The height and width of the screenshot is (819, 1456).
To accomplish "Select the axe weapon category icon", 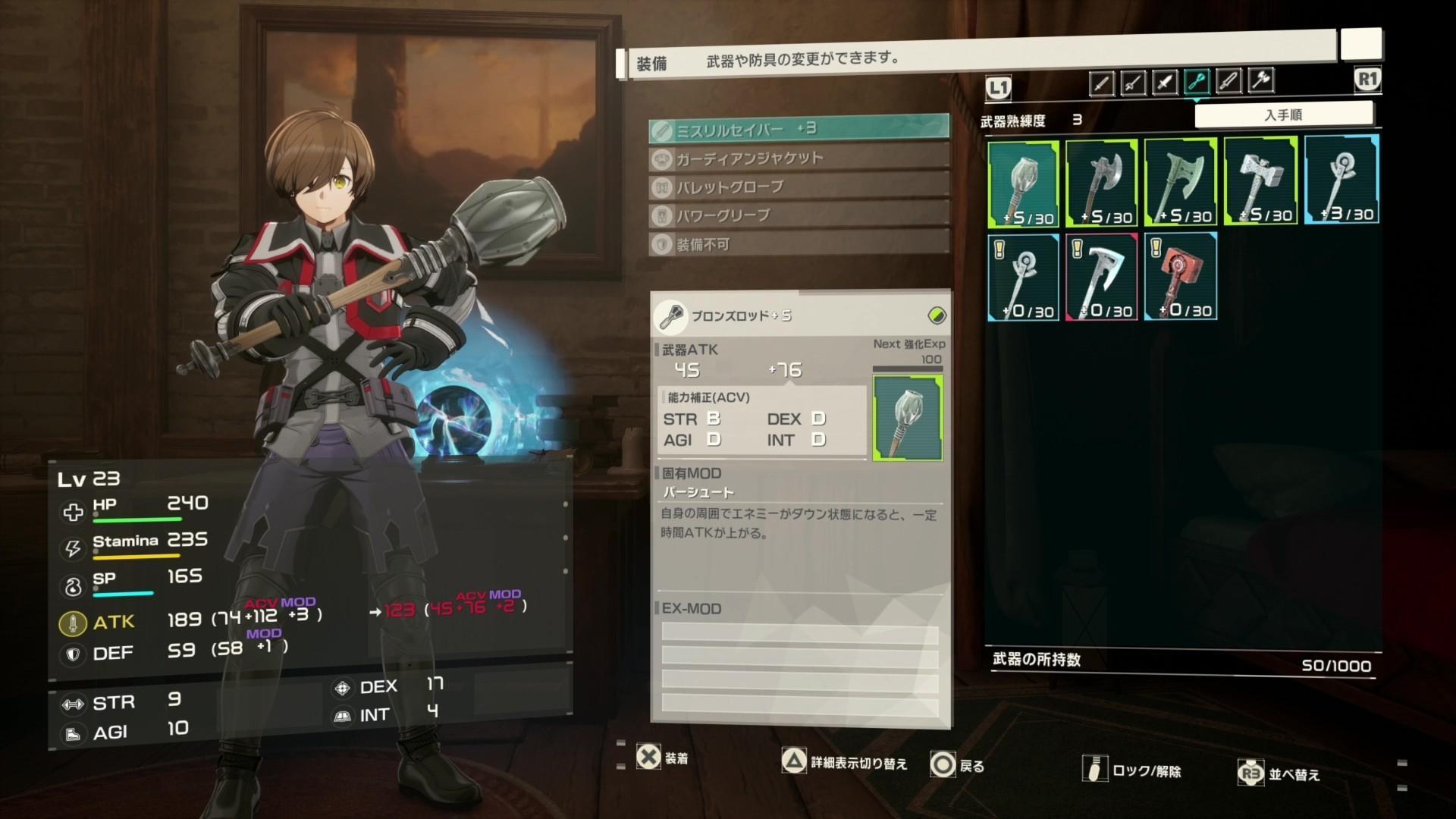I will click(x=1260, y=82).
